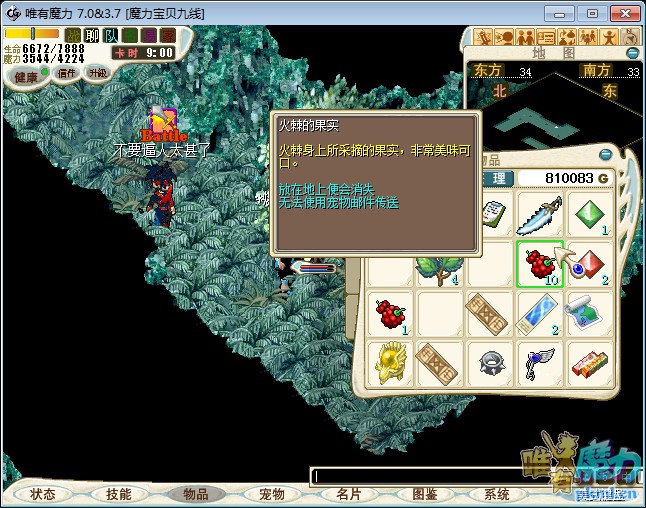Open the 图鉴 (Album) tab

tap(424, 494)
